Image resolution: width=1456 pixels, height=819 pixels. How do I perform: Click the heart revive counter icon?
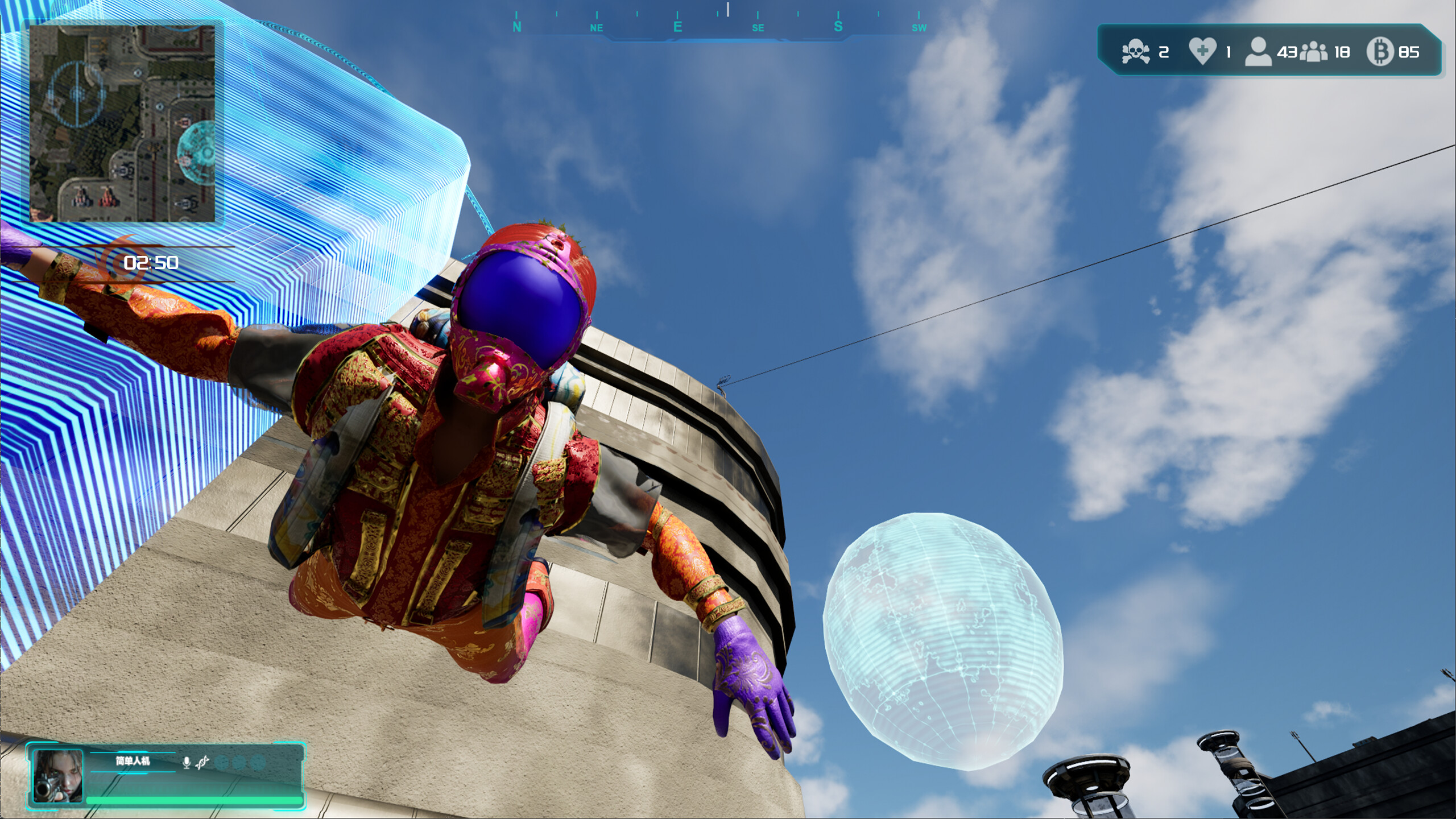pos(1202,51)
